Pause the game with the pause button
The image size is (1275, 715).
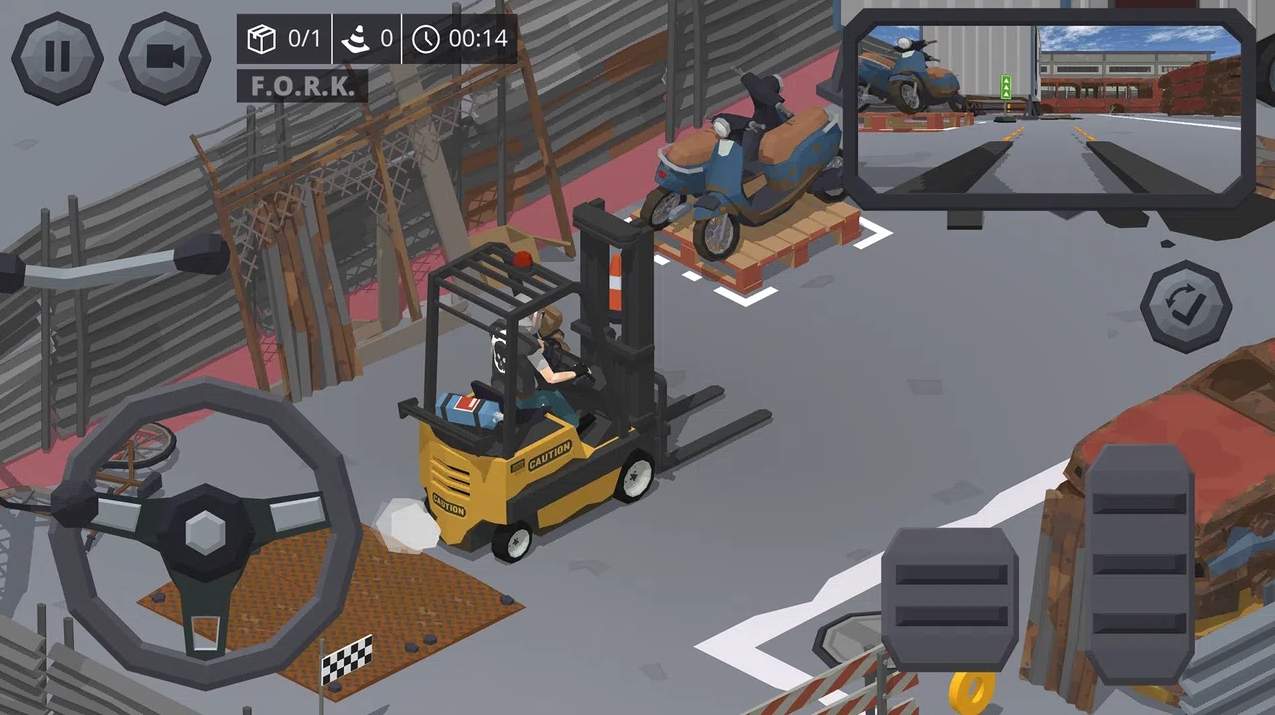(57, 57)
